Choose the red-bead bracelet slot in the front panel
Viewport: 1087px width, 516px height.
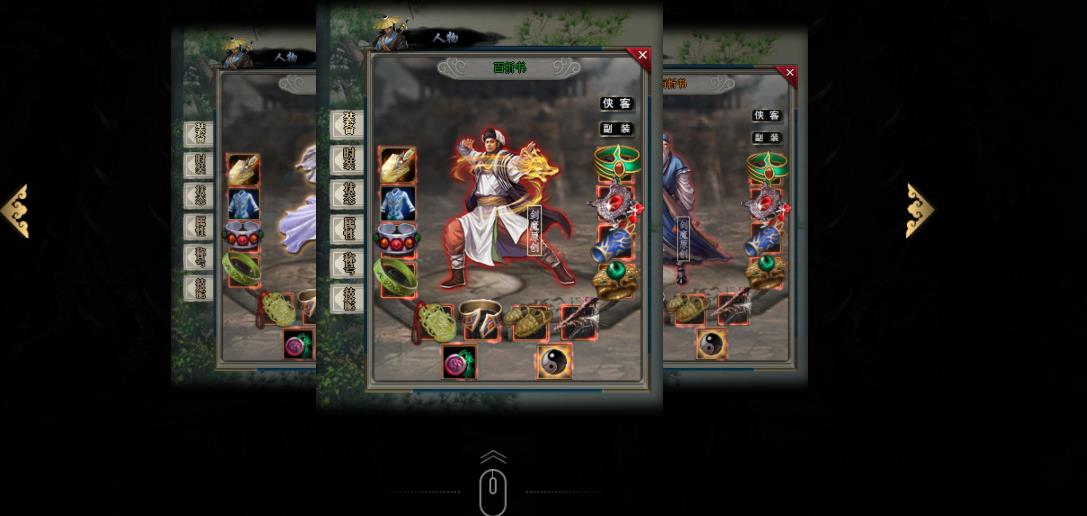click(397, 240)
